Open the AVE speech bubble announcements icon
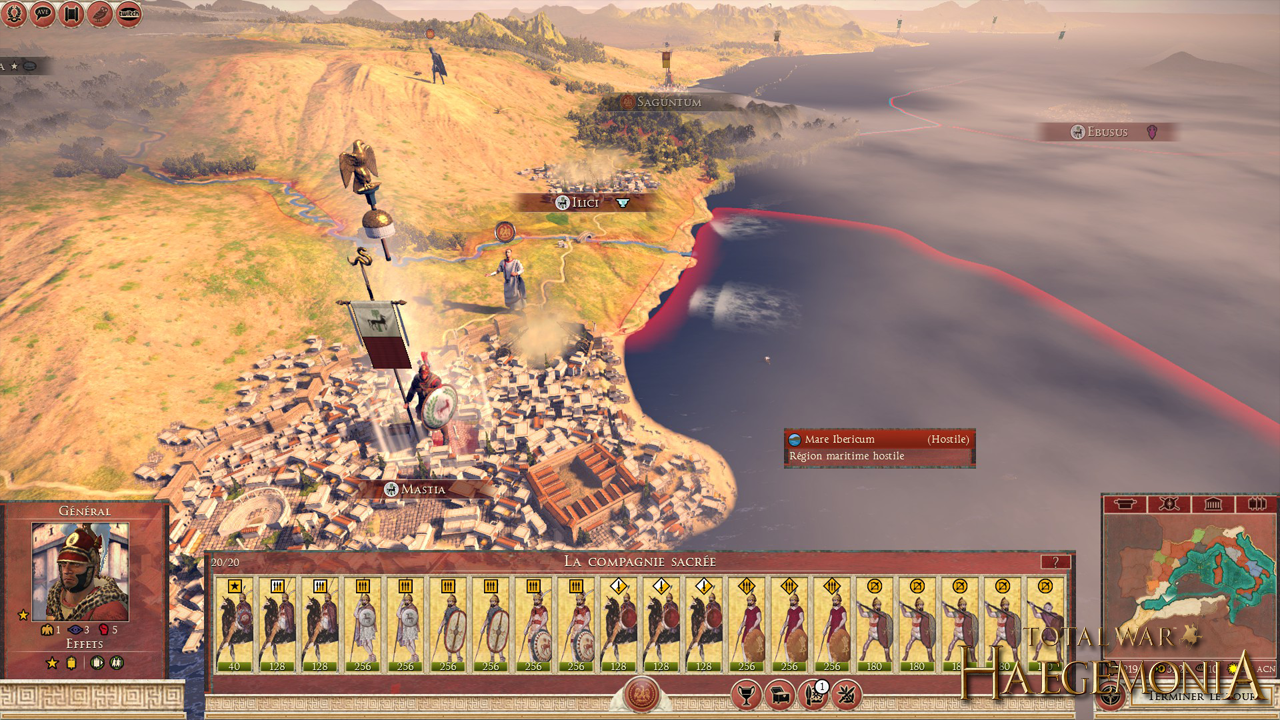 (x=43, y=15)
